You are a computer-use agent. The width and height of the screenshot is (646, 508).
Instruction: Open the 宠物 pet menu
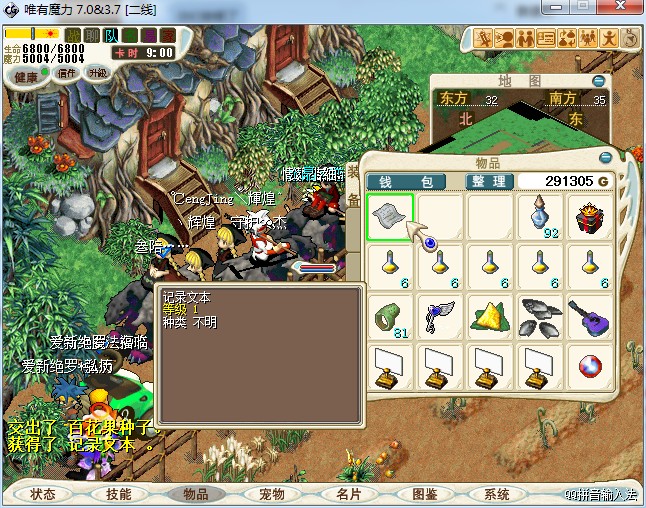click(272, 494)
